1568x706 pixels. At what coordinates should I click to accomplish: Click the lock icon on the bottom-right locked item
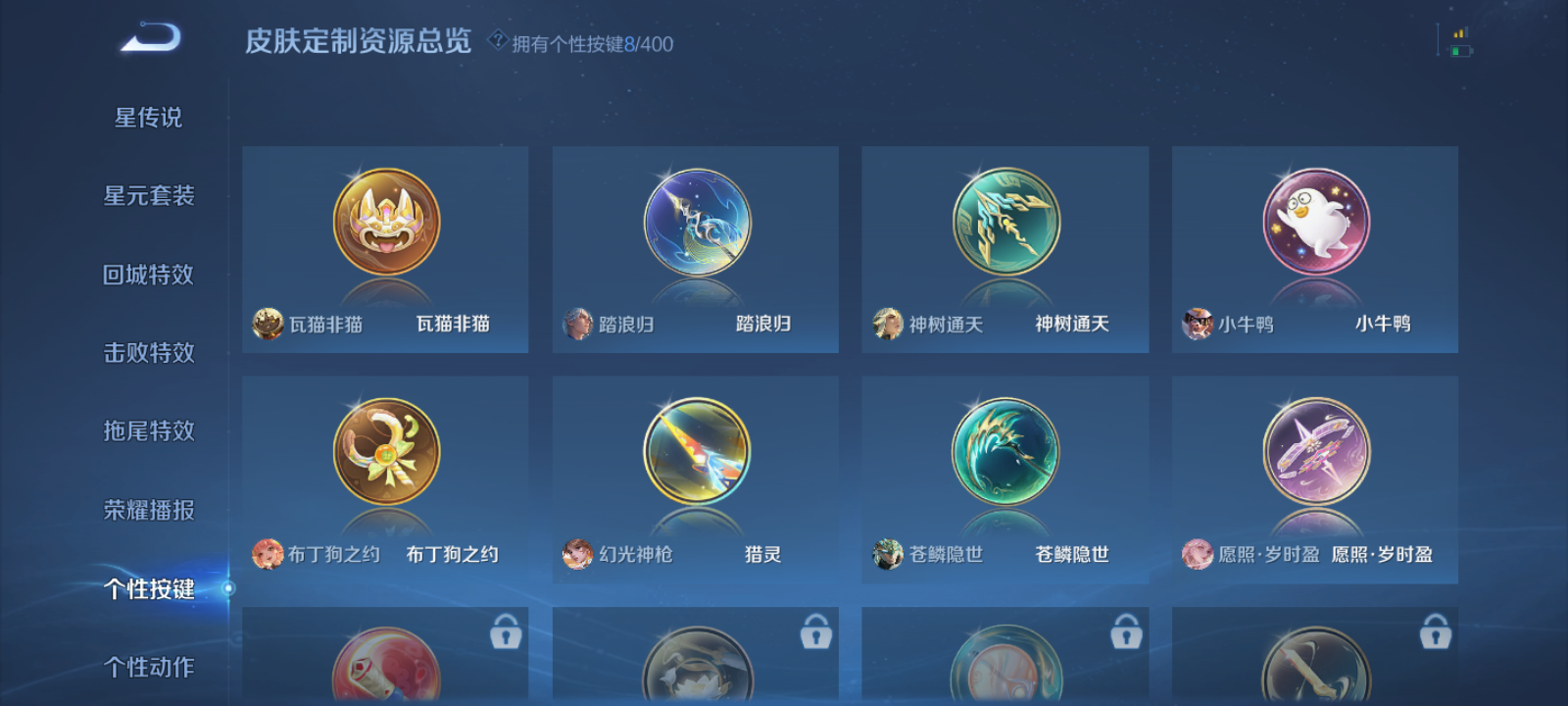click(1436, 632)
